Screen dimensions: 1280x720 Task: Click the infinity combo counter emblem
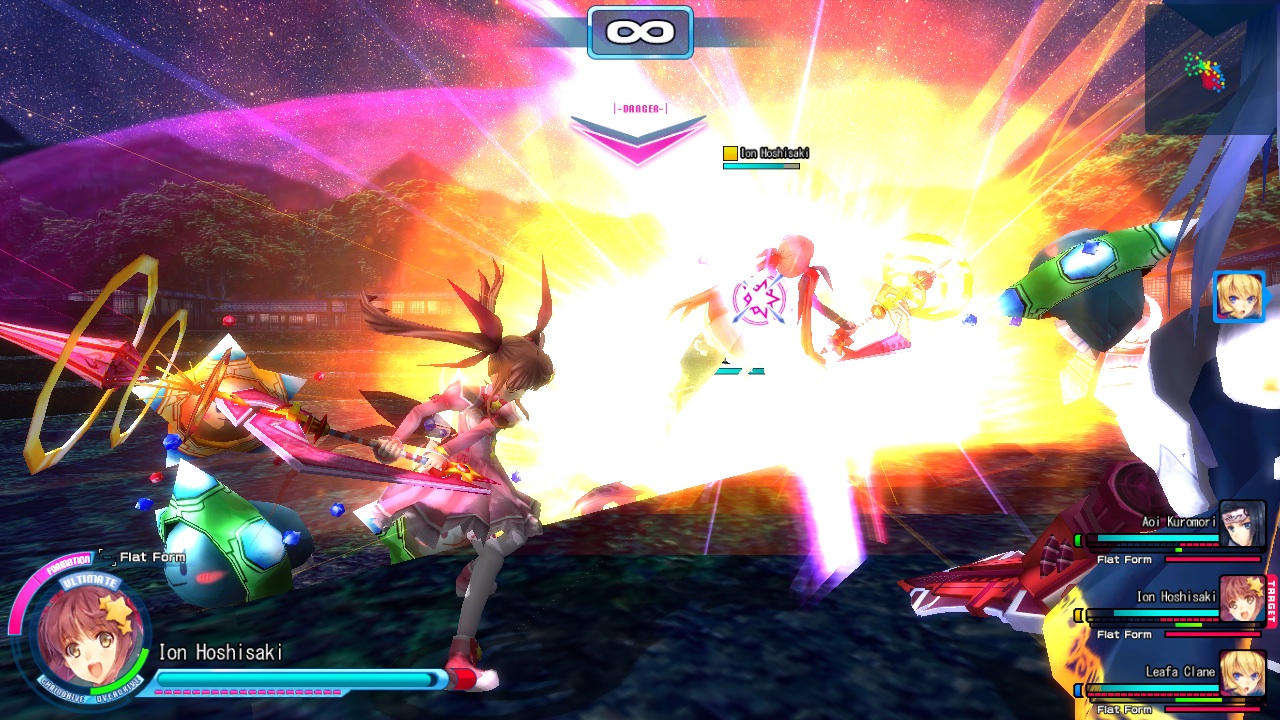(x=640, y=31)
